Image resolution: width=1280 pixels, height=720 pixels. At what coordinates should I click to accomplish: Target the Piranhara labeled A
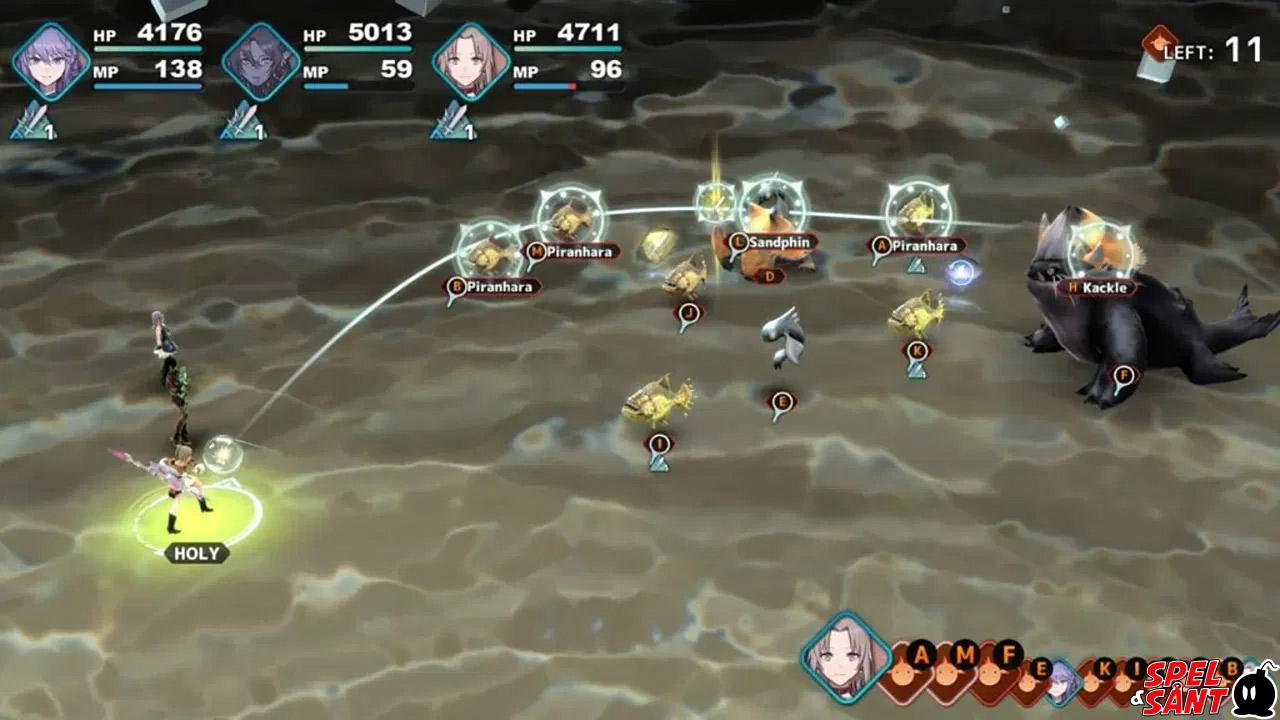918,245
